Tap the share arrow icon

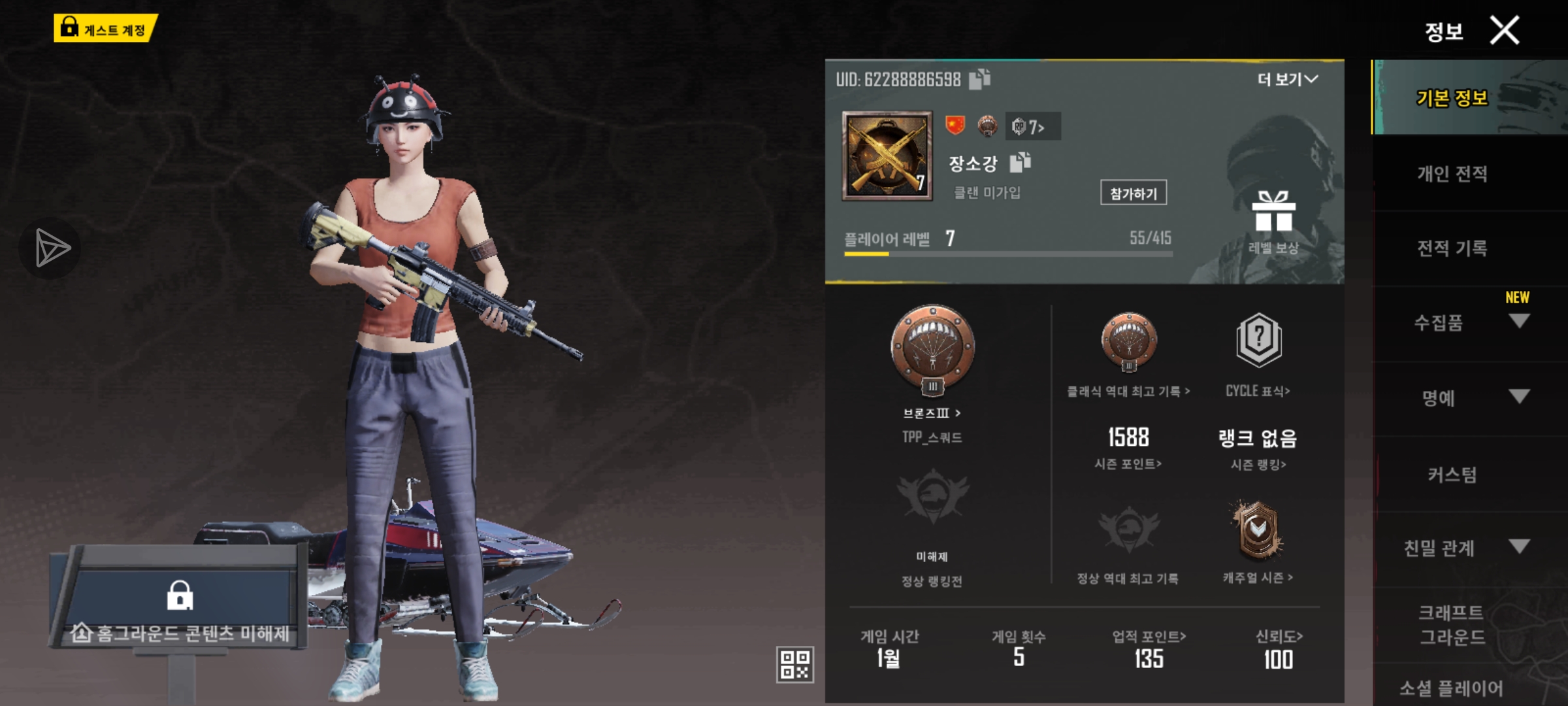[x=51, y=248]
